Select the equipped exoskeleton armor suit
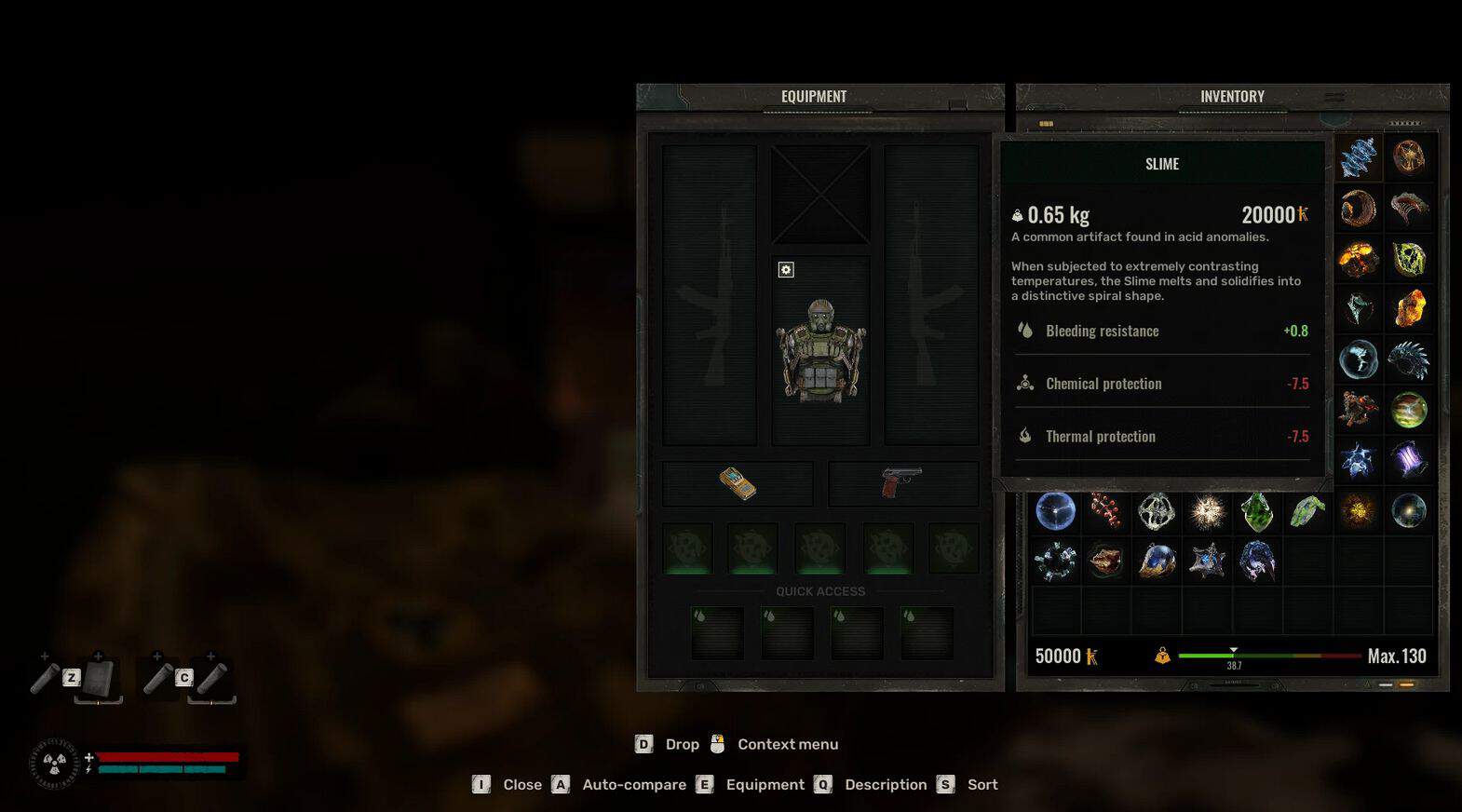Screen dimensions: 1462x812 point(820,351)
